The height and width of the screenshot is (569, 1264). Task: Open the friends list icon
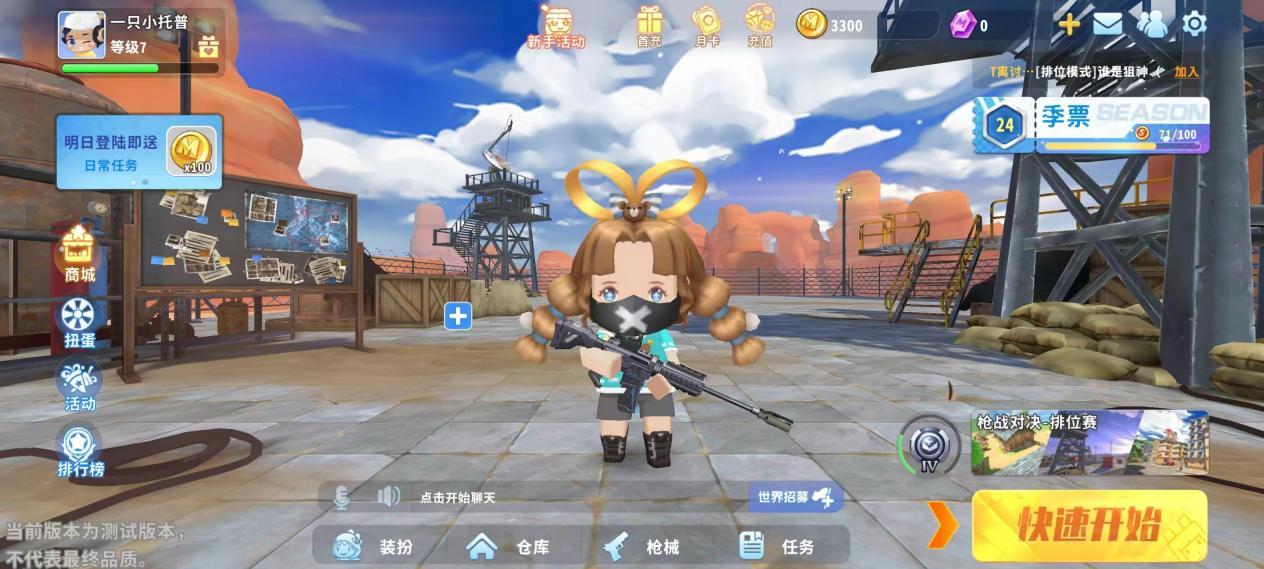coord(1152,24)
